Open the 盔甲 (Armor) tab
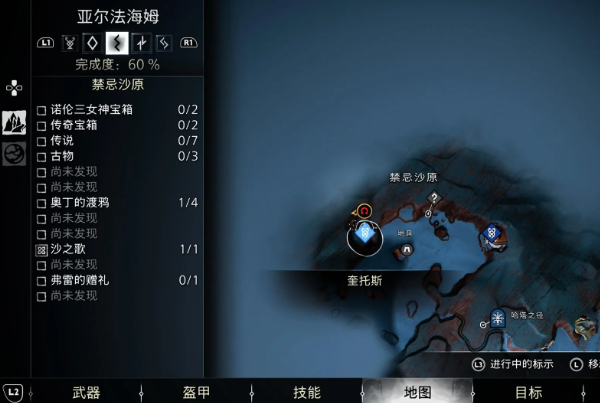600x403 pixels. click(x=196, y=392)
